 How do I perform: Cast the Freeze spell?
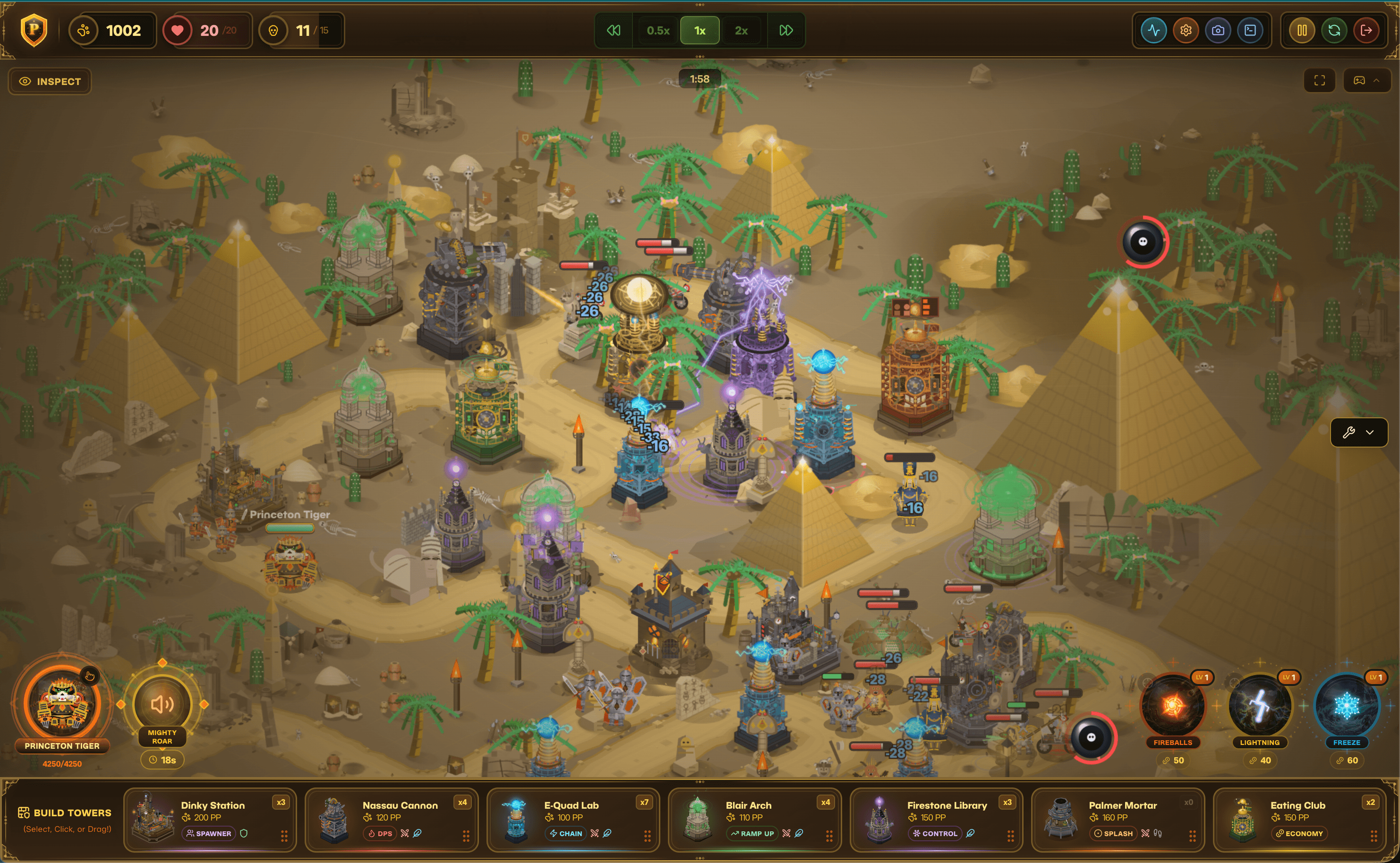1346,706
